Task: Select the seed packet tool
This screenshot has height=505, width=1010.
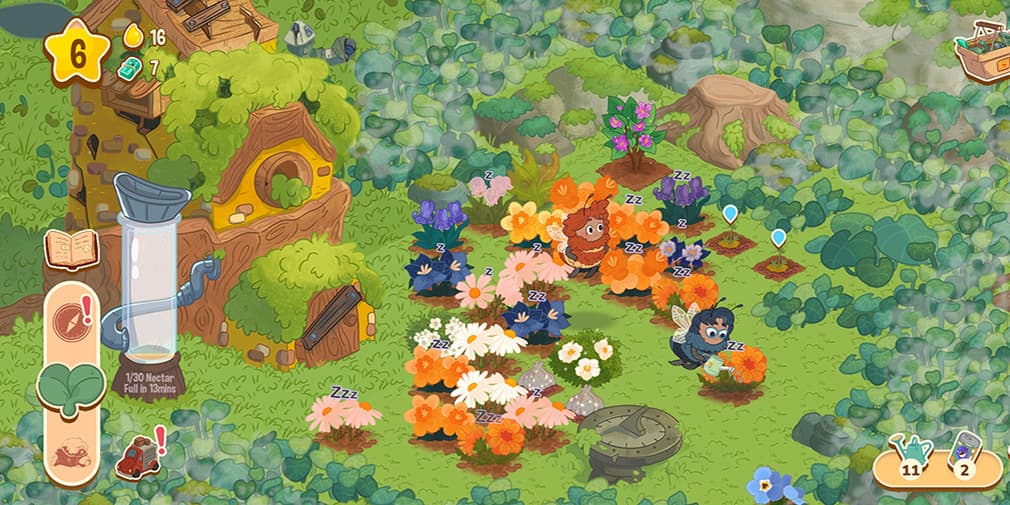Action: 962,455
